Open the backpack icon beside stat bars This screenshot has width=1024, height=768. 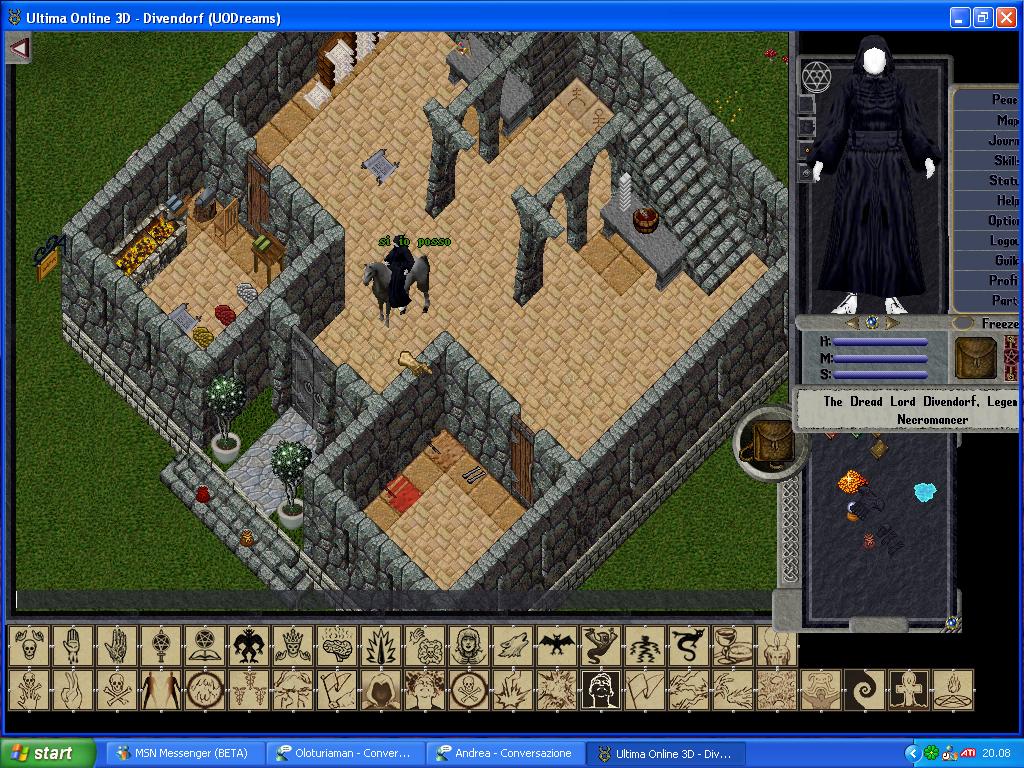coord(974,357)
